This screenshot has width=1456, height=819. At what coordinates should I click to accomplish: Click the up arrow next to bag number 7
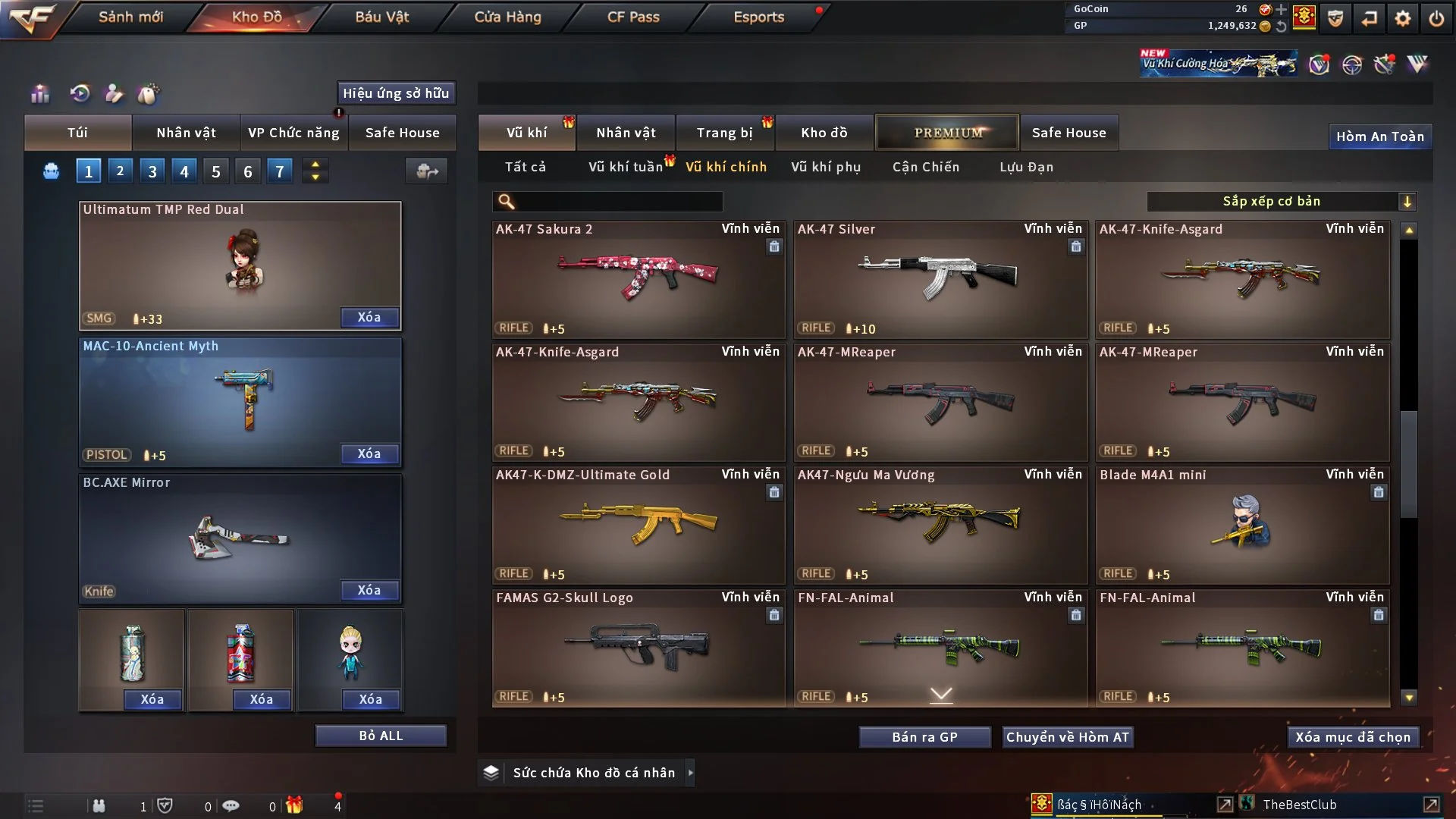[315, 165]
